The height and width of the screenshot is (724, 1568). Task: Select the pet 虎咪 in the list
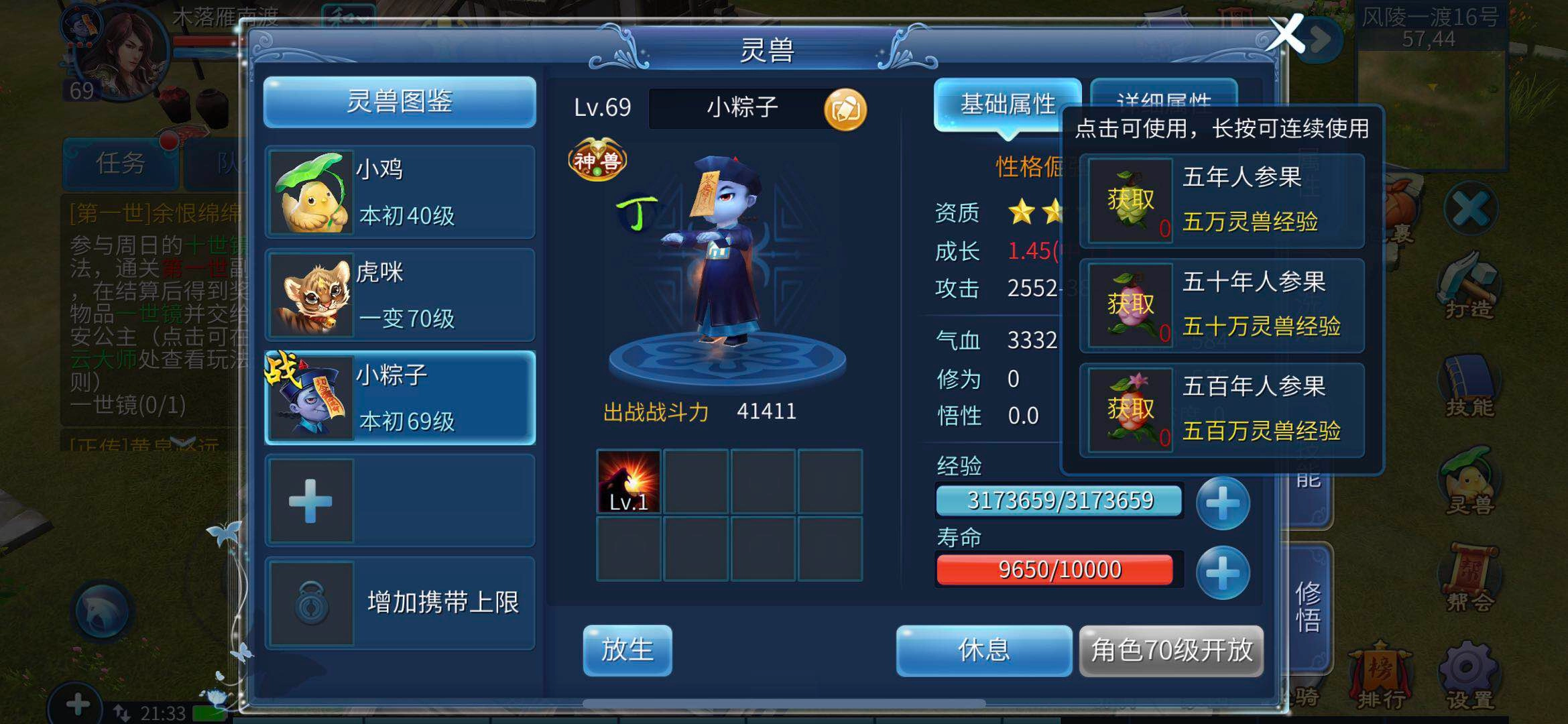[x=399, y=295]
